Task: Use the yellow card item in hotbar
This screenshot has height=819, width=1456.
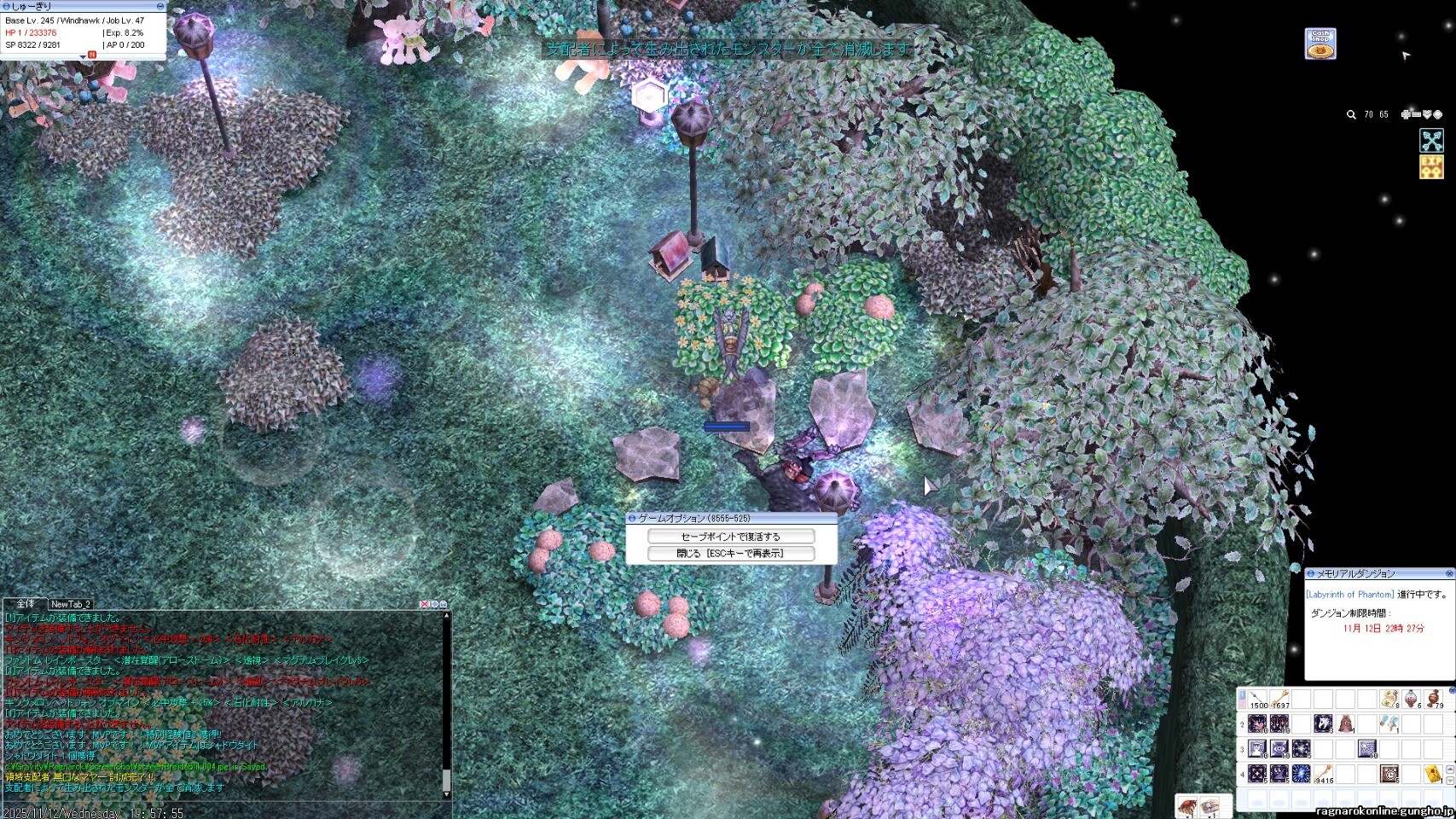Action: click(x=1433, y=775)
